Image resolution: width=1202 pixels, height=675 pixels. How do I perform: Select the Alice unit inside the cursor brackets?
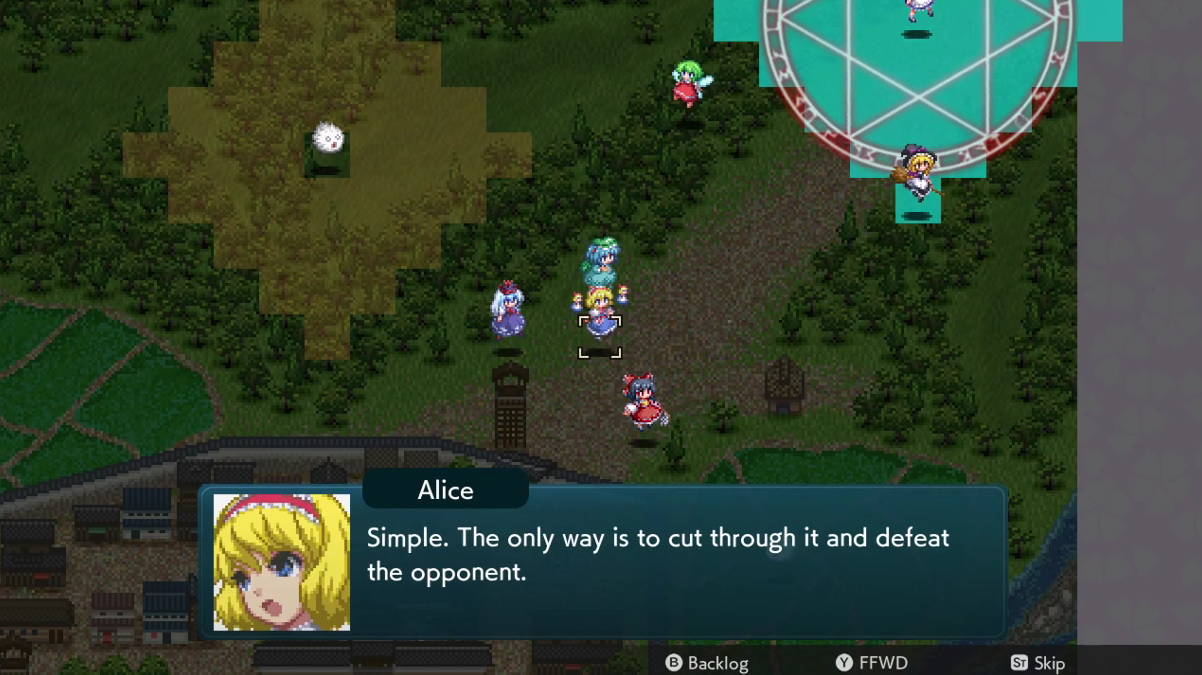tap(600, 318)
